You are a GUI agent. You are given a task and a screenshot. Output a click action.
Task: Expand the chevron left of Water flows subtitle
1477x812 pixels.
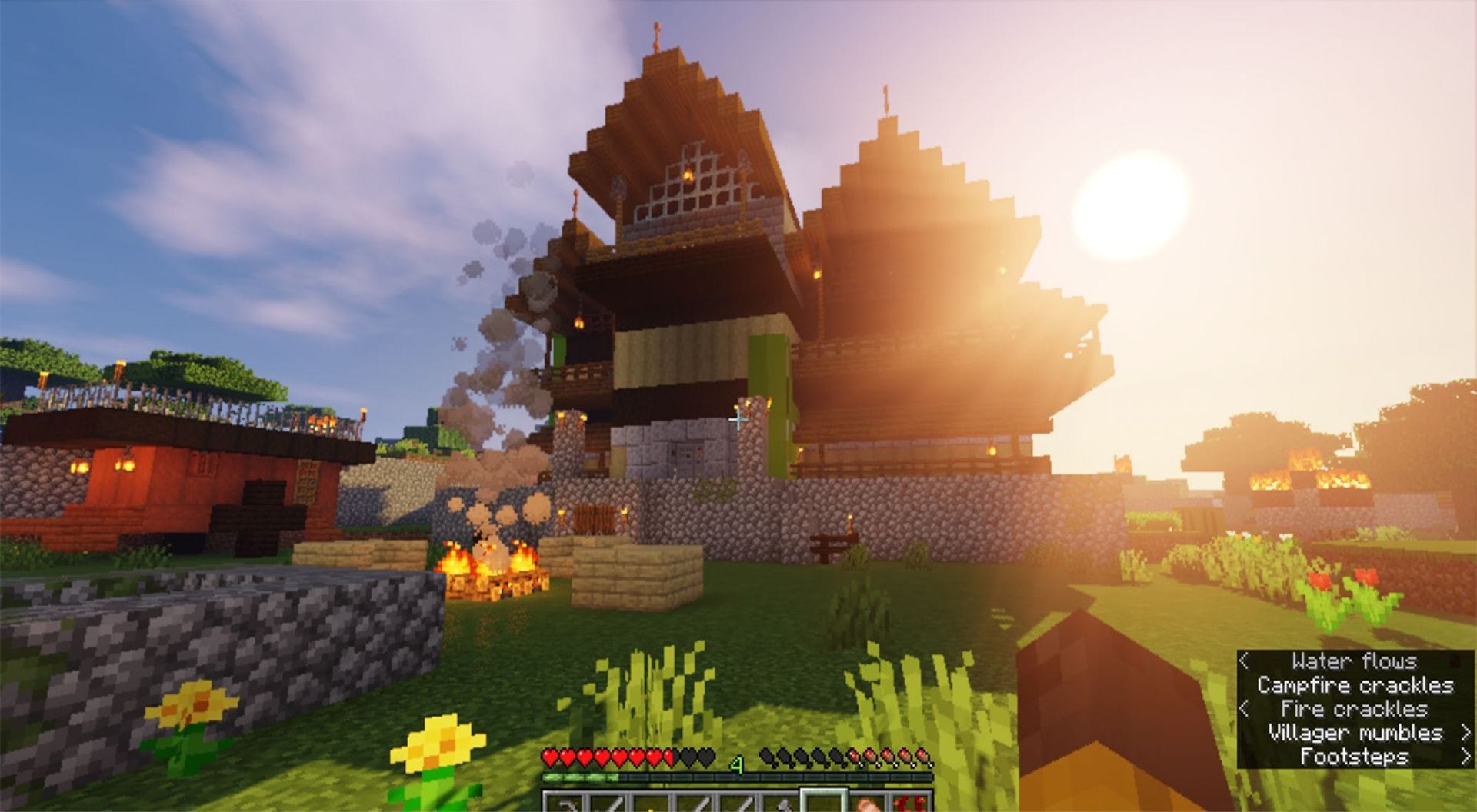pos(1244,661)
